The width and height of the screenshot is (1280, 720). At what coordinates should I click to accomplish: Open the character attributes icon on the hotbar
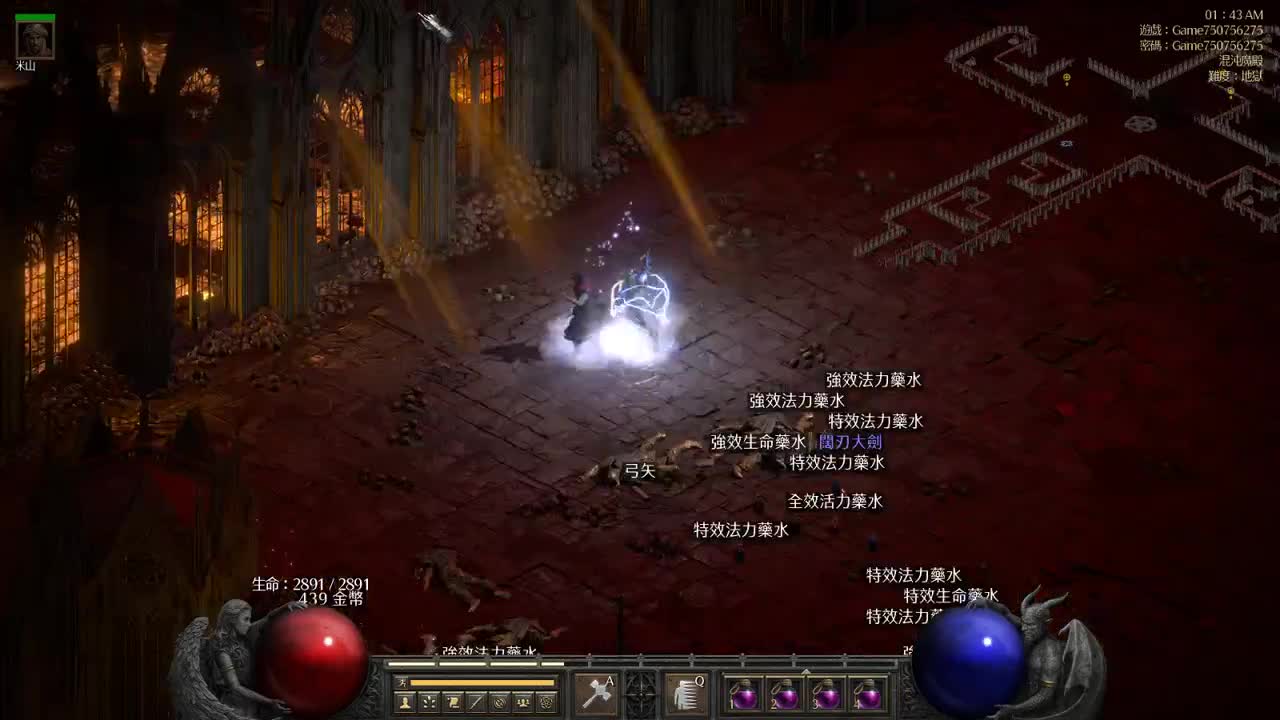(x=405, y=700)
